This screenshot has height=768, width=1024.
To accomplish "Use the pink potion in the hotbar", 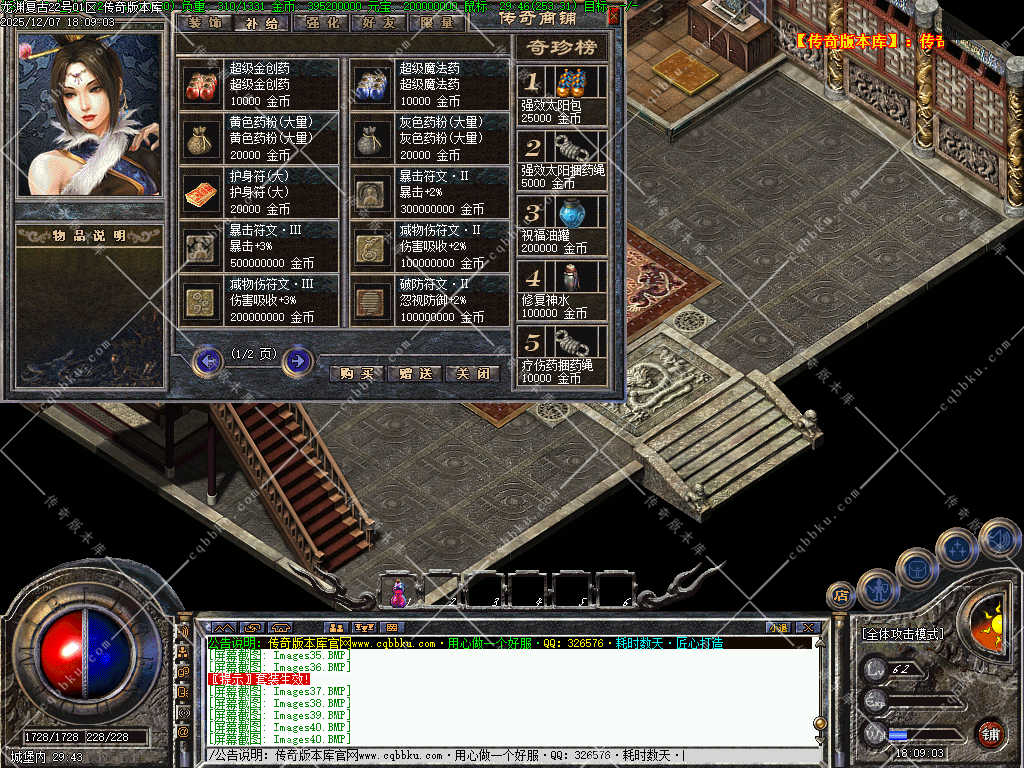I will [399, 595].
